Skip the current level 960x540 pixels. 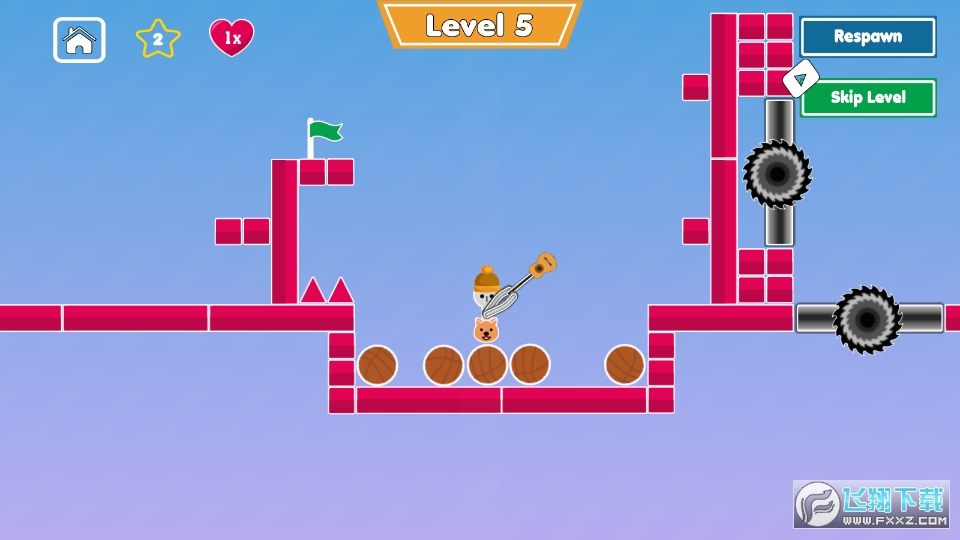tap(867, 97)
